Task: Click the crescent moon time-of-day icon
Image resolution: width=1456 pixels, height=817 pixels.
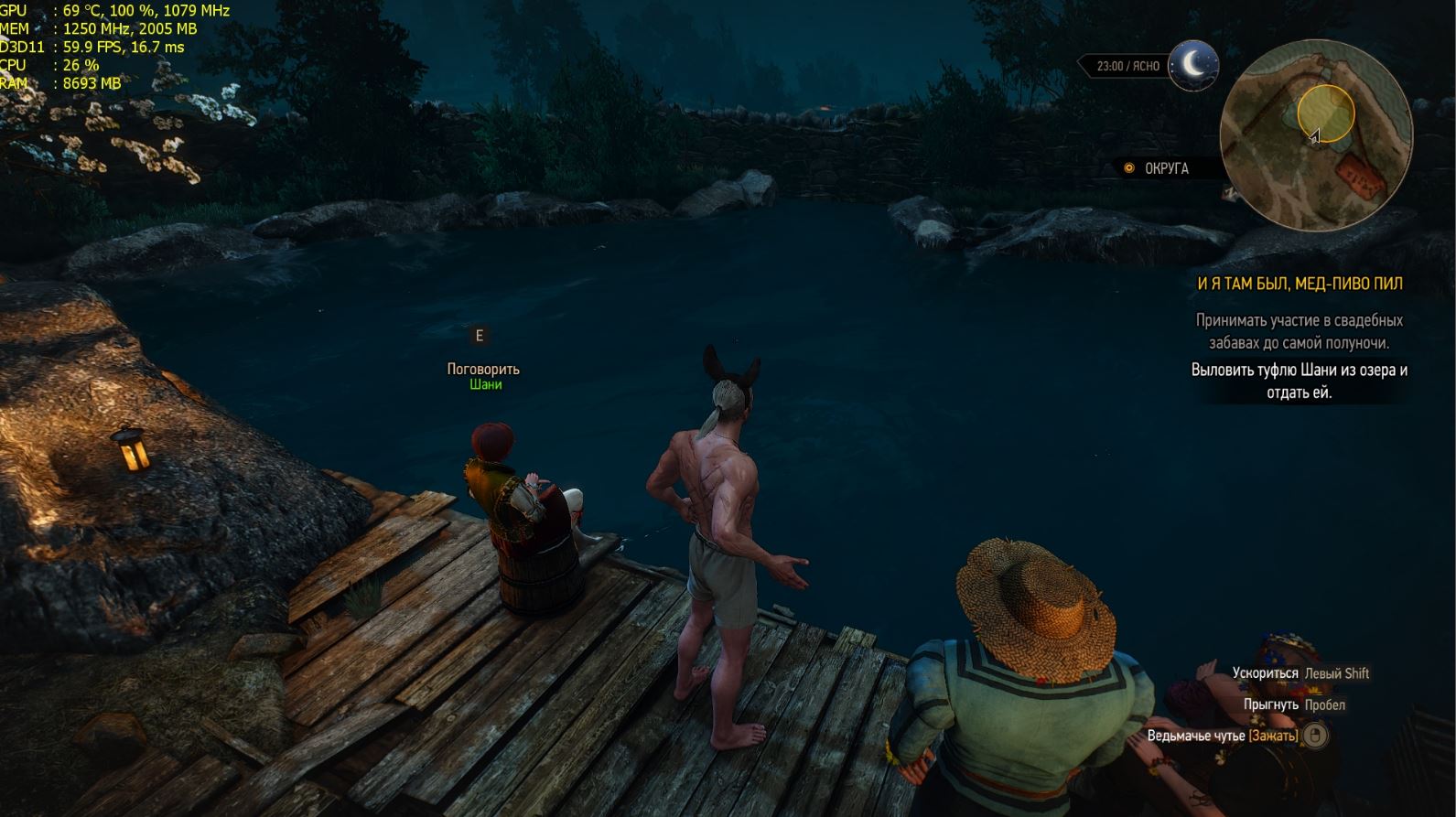Action: coord(1192,65)
